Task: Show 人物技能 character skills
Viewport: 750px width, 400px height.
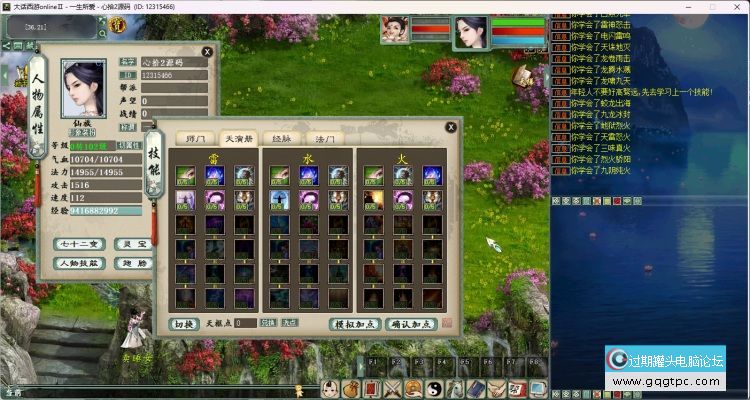Action: click(78, 263)
